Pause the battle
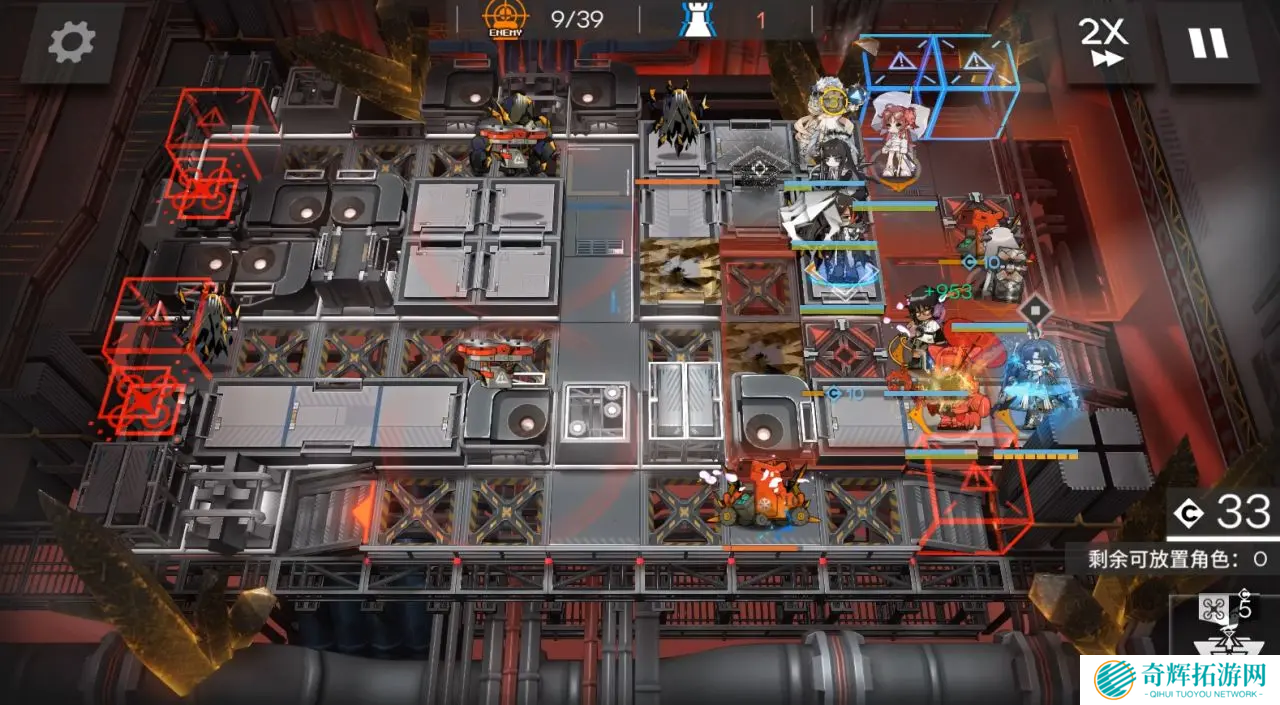Screen dimensions: 1280x705 click(x=1207, y=42)
